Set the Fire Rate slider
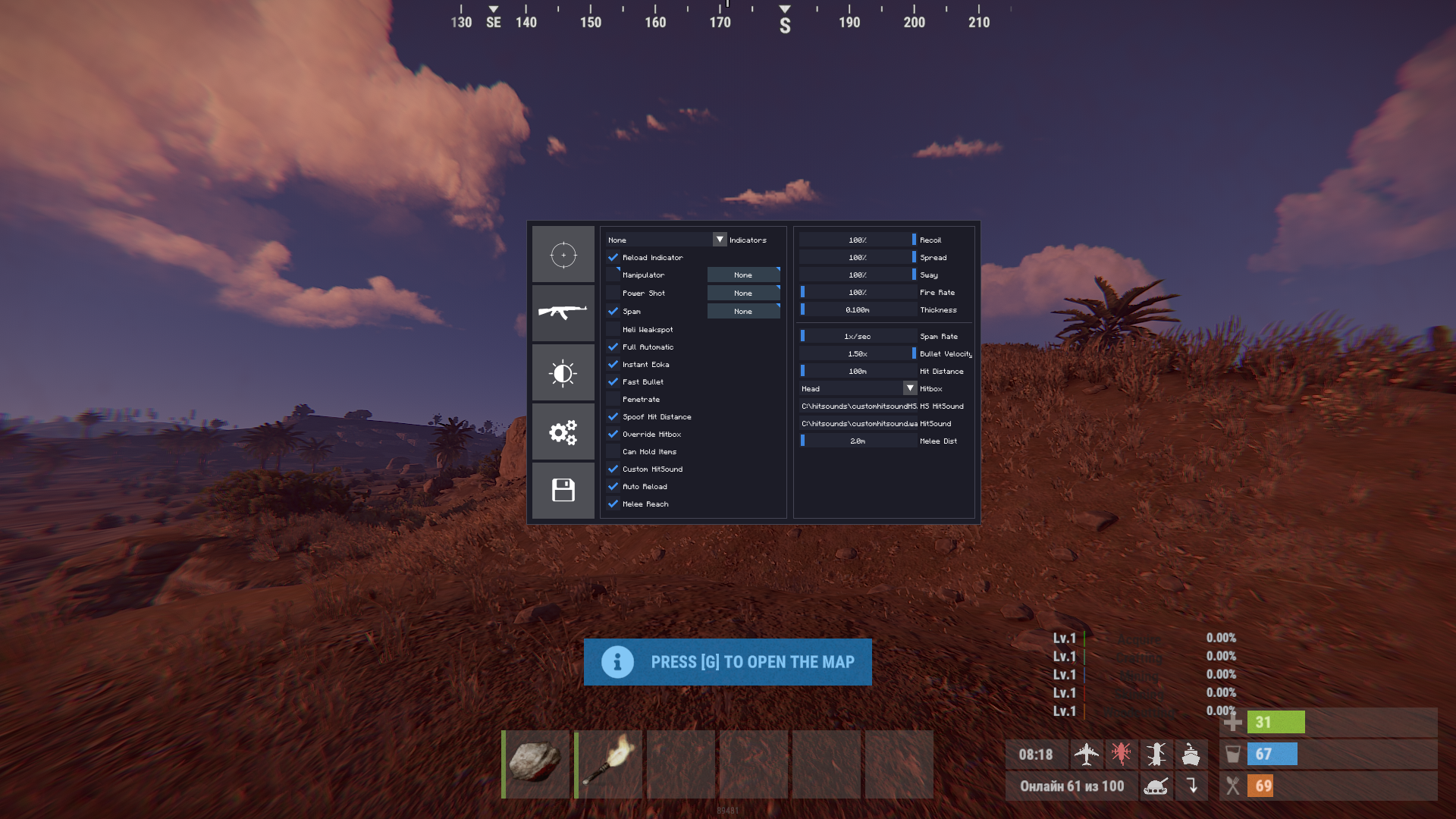Screen dimensions: 1456x819 pyautogui.click(x=858, y=293)
